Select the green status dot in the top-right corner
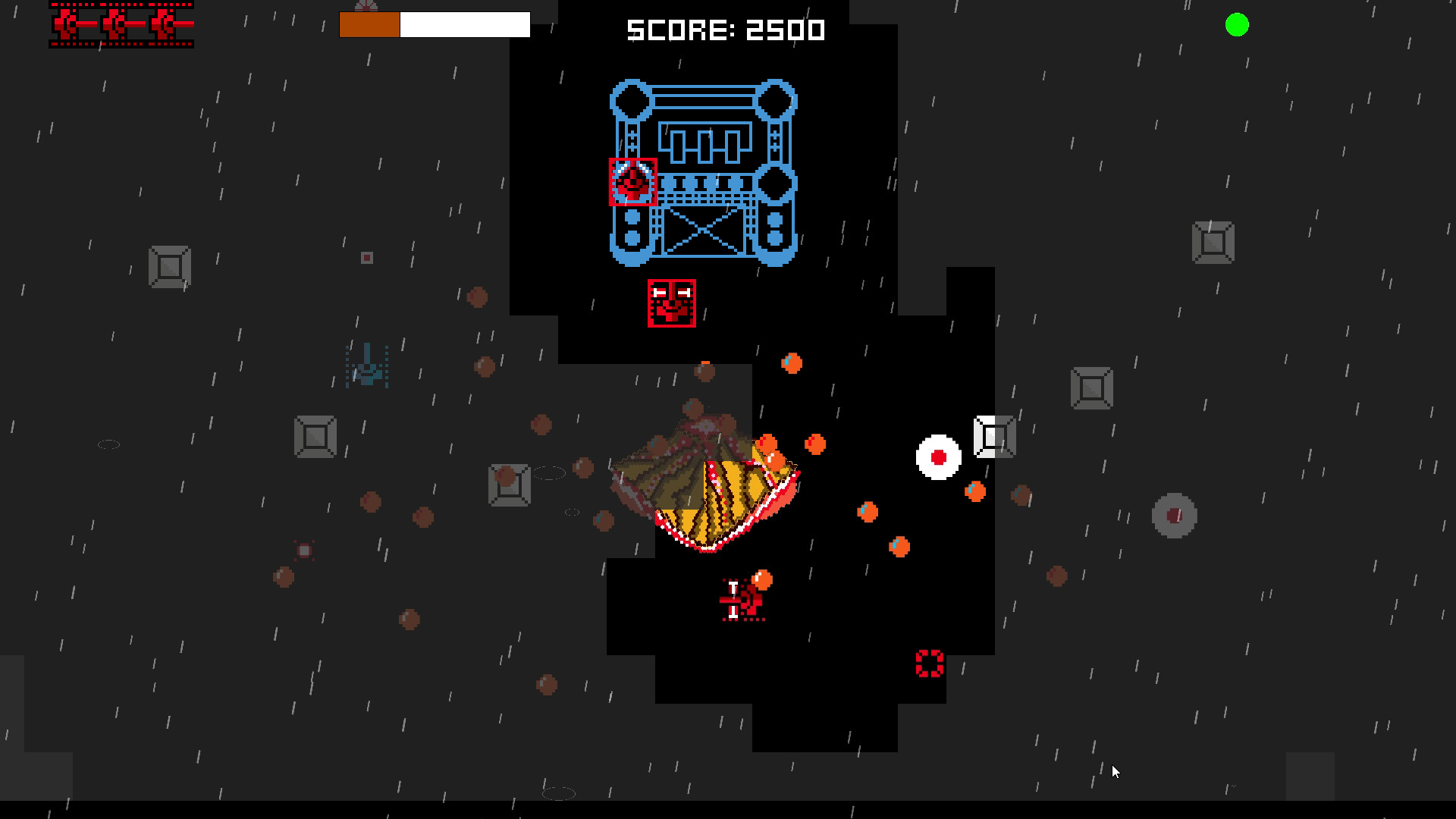Screen dimensions: 1456x819 (x=1236, y=26)
